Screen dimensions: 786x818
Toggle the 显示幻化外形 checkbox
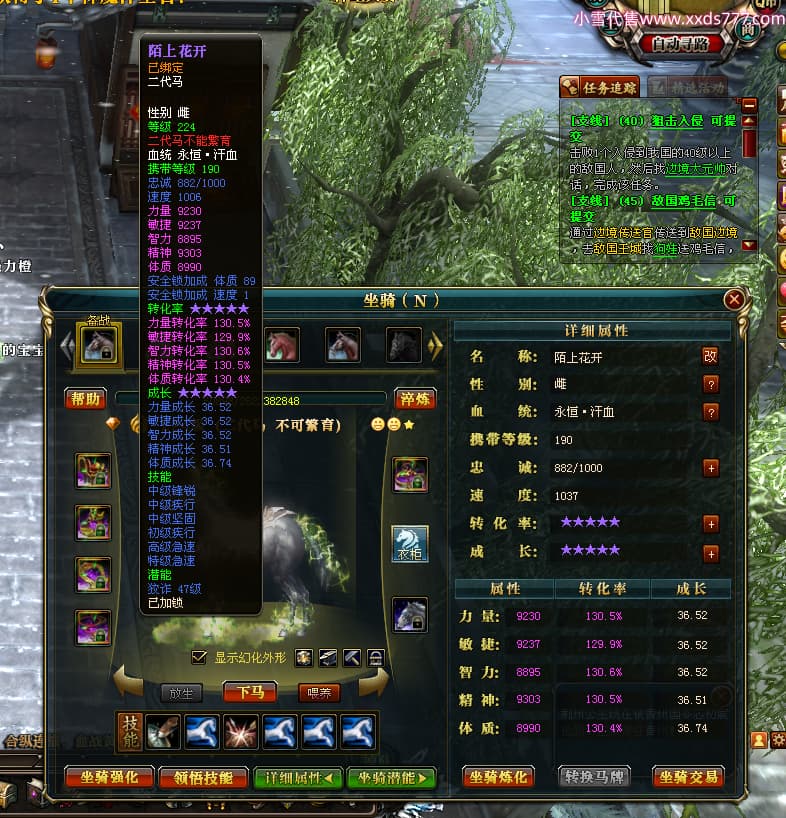(199, 657)
